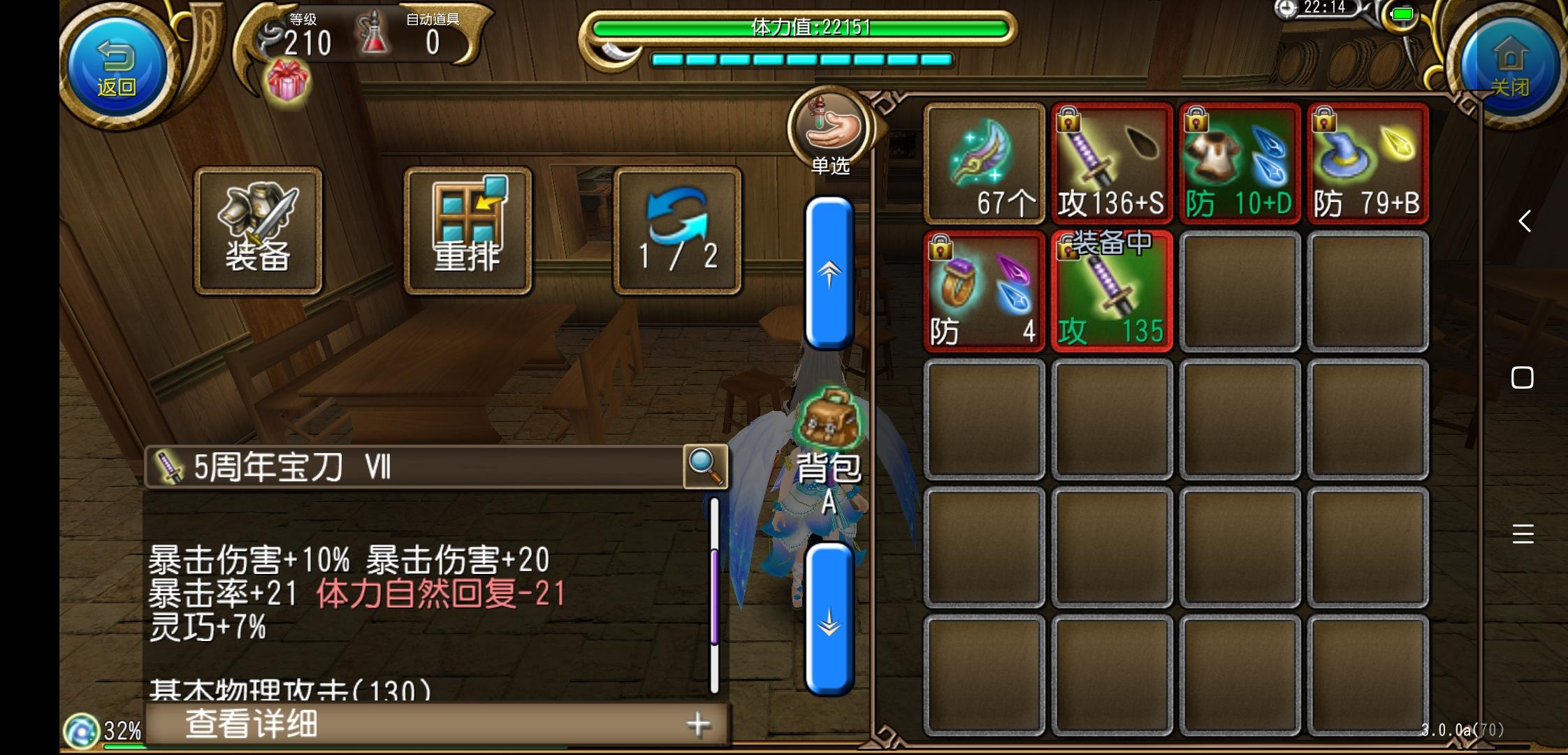
Task: Open the 重排 rearrange tool
Action: (467, 231)
